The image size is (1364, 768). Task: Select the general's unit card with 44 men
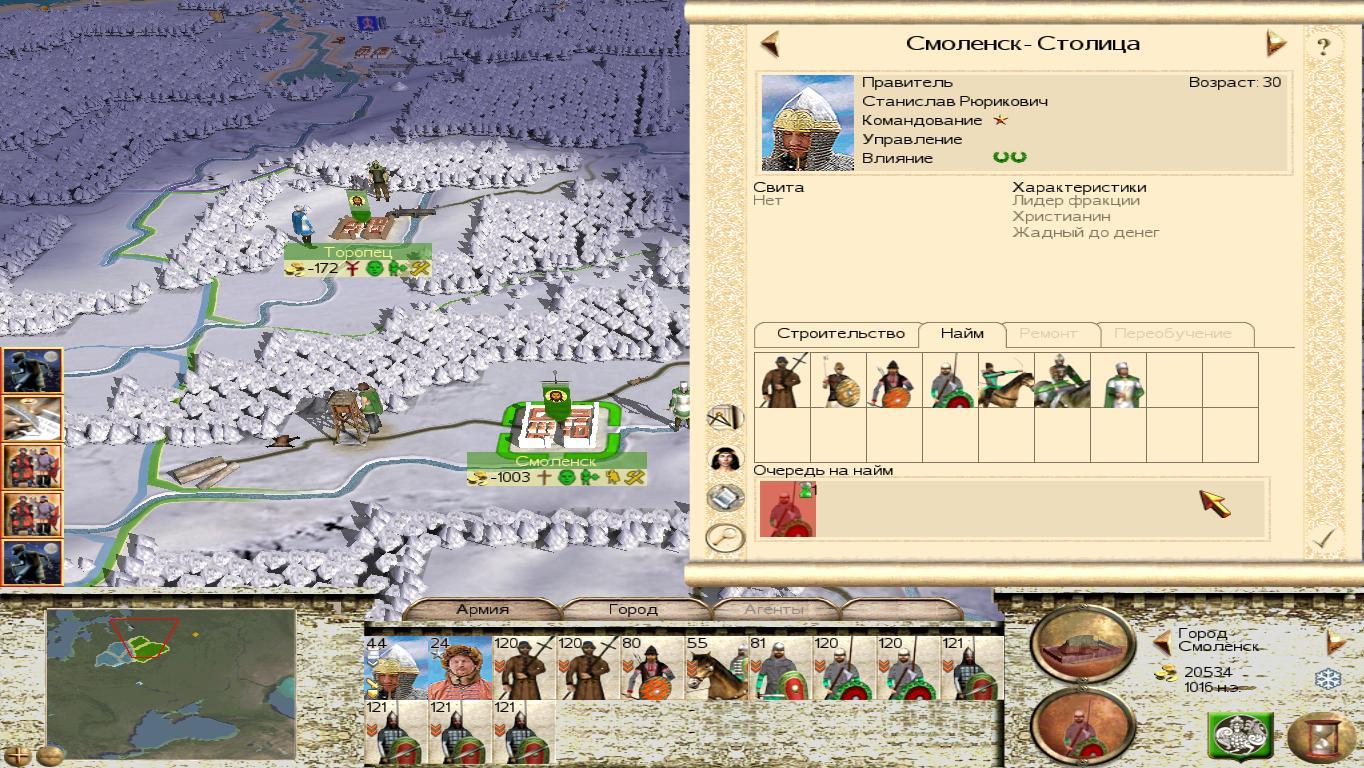395,667
